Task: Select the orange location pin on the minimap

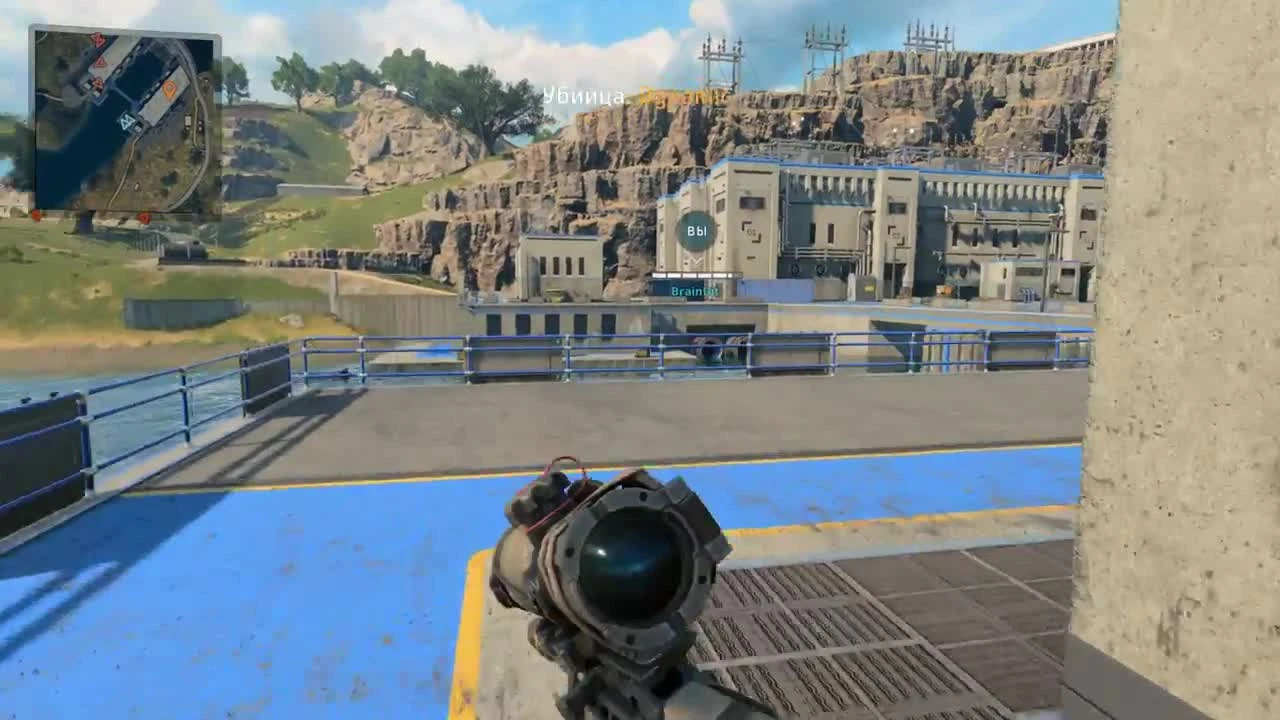Action: 169,90
